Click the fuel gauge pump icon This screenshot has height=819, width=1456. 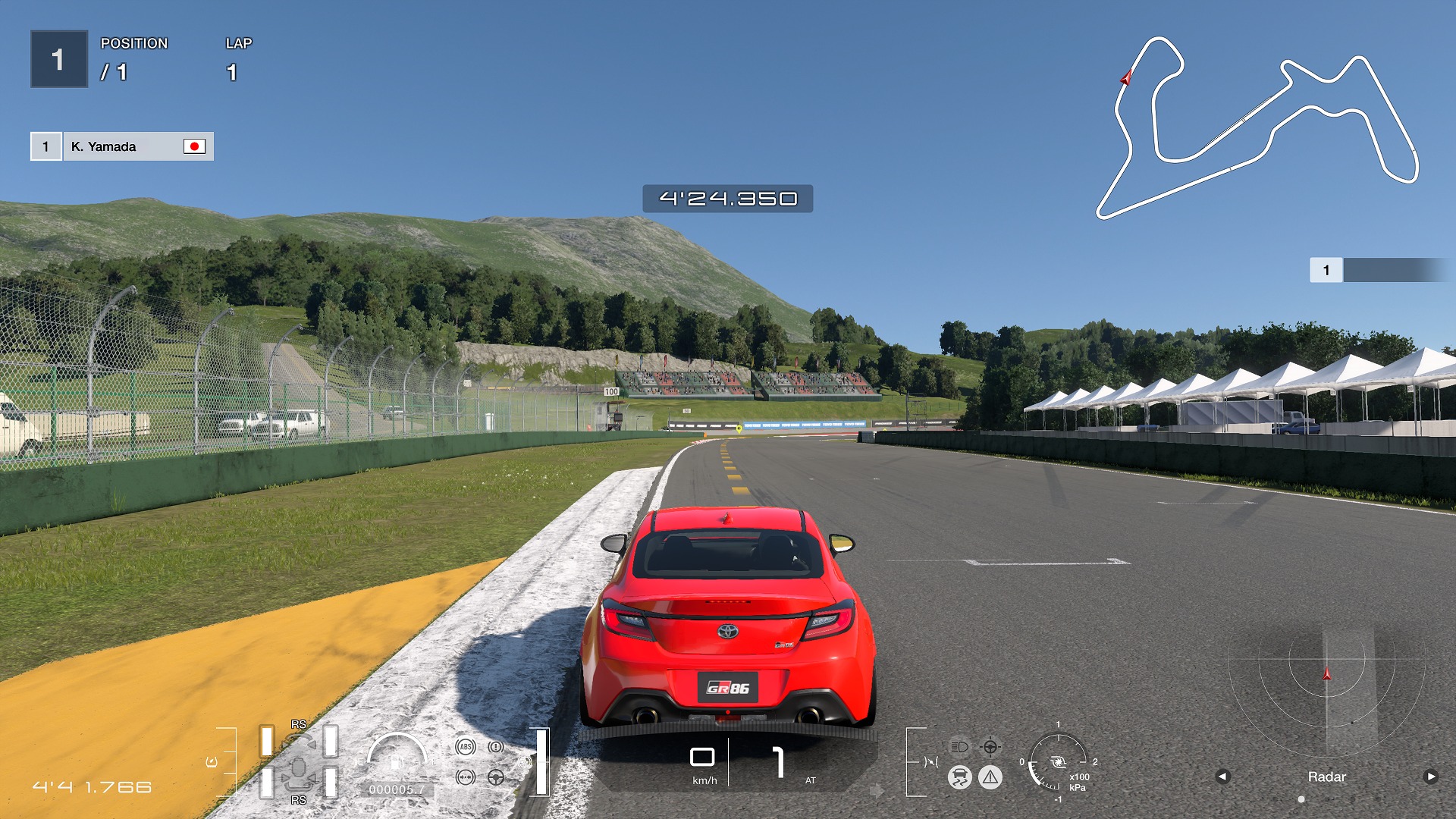tap(397, 761)
